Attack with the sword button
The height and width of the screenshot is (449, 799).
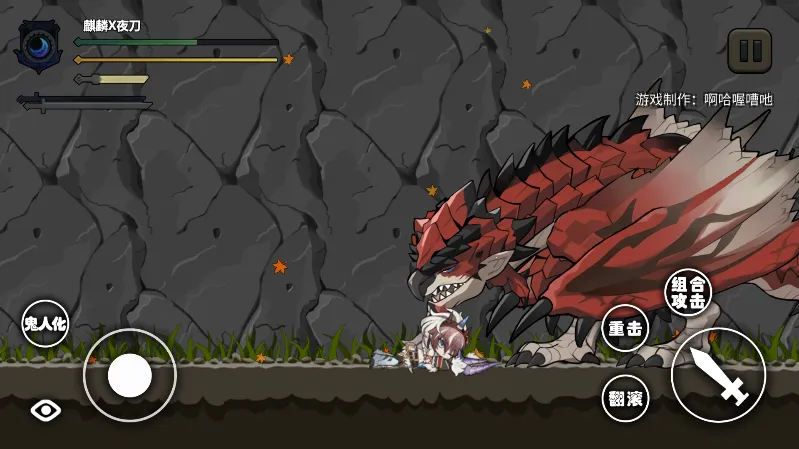coord(718,374)
